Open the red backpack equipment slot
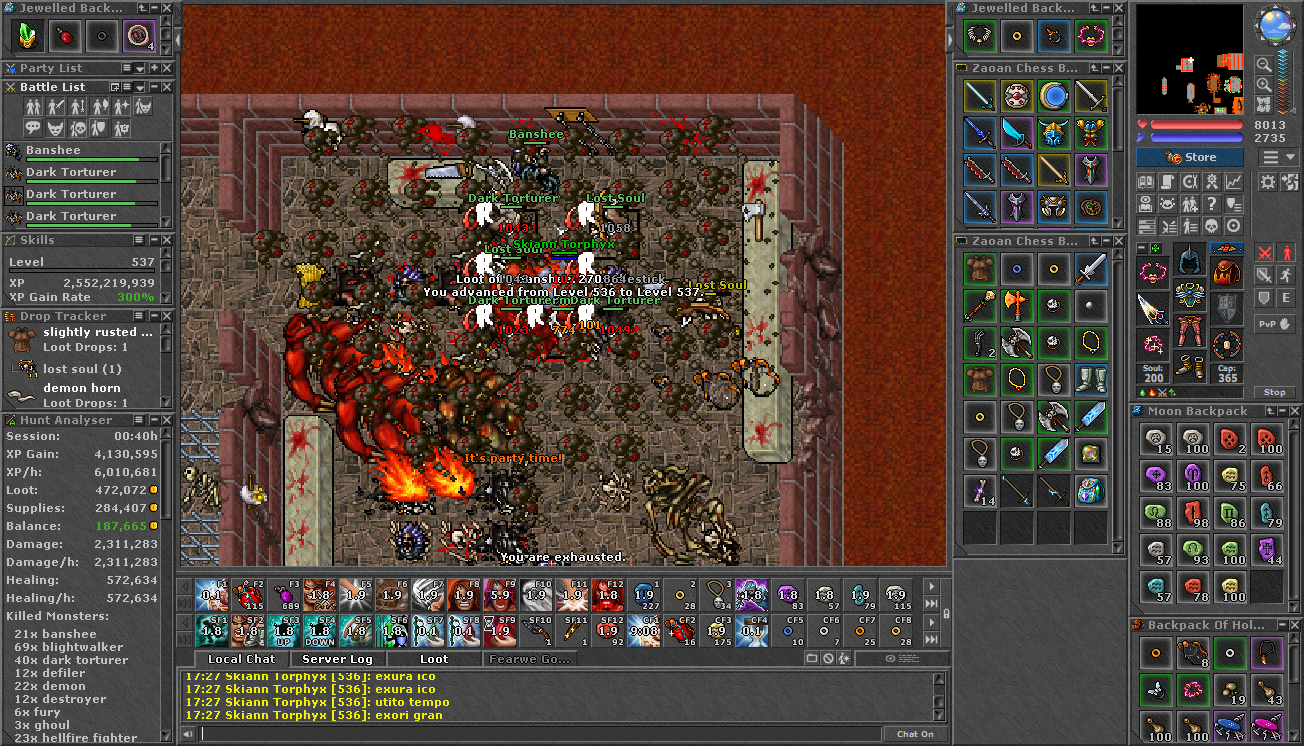The image size is (1304, 746). click(1227, 270)
